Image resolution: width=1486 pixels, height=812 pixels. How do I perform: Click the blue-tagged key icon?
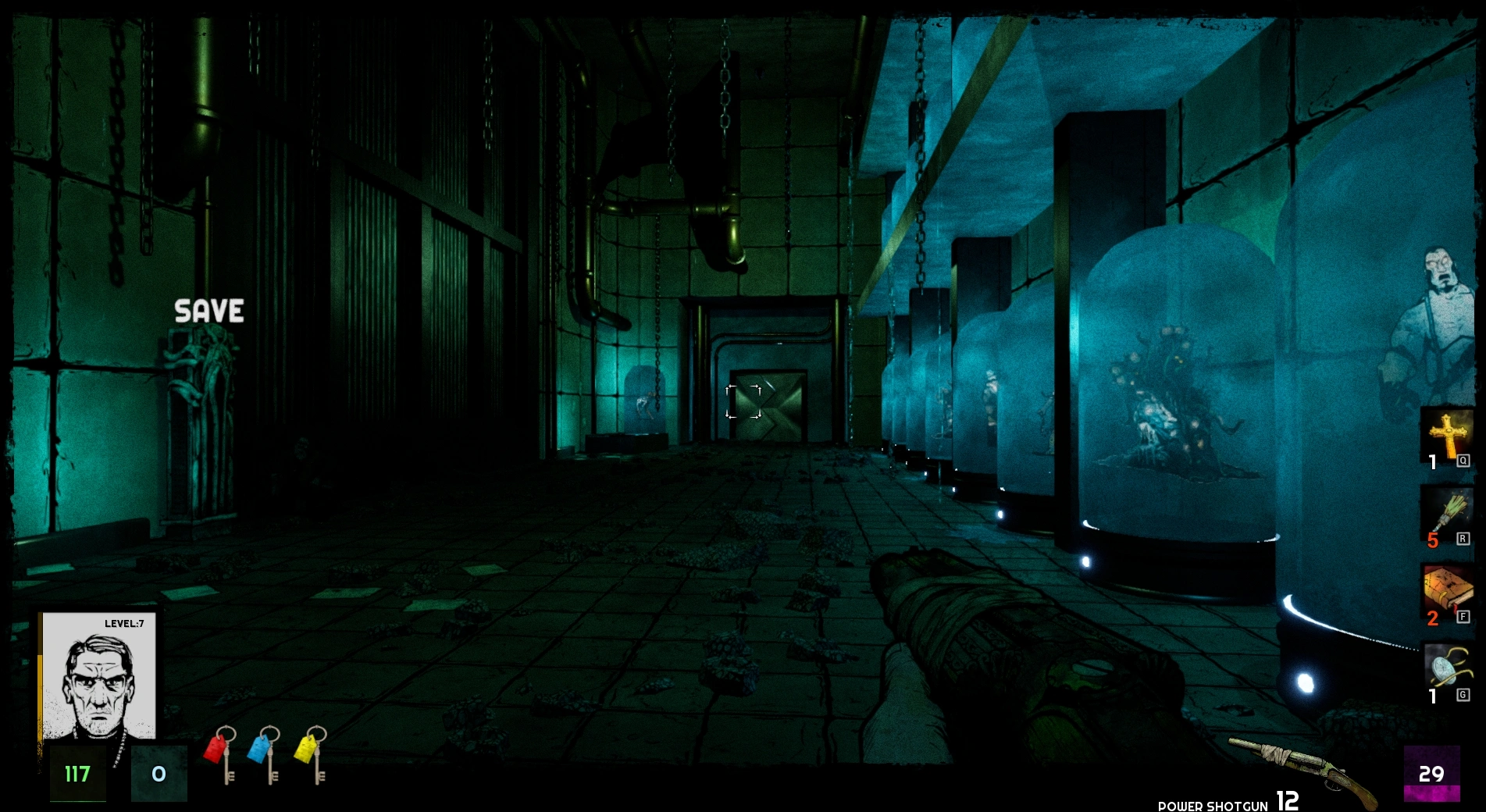[265, 754]
